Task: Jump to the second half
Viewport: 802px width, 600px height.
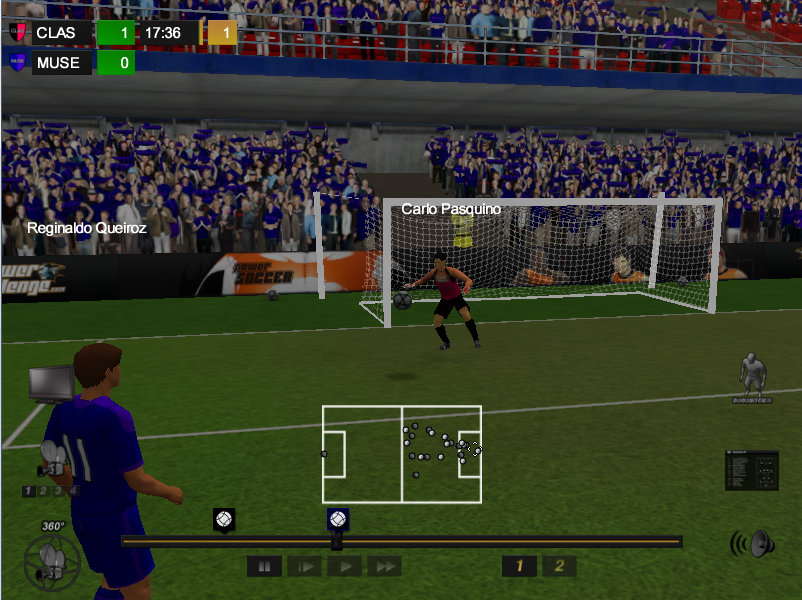Action: [559, 567]
